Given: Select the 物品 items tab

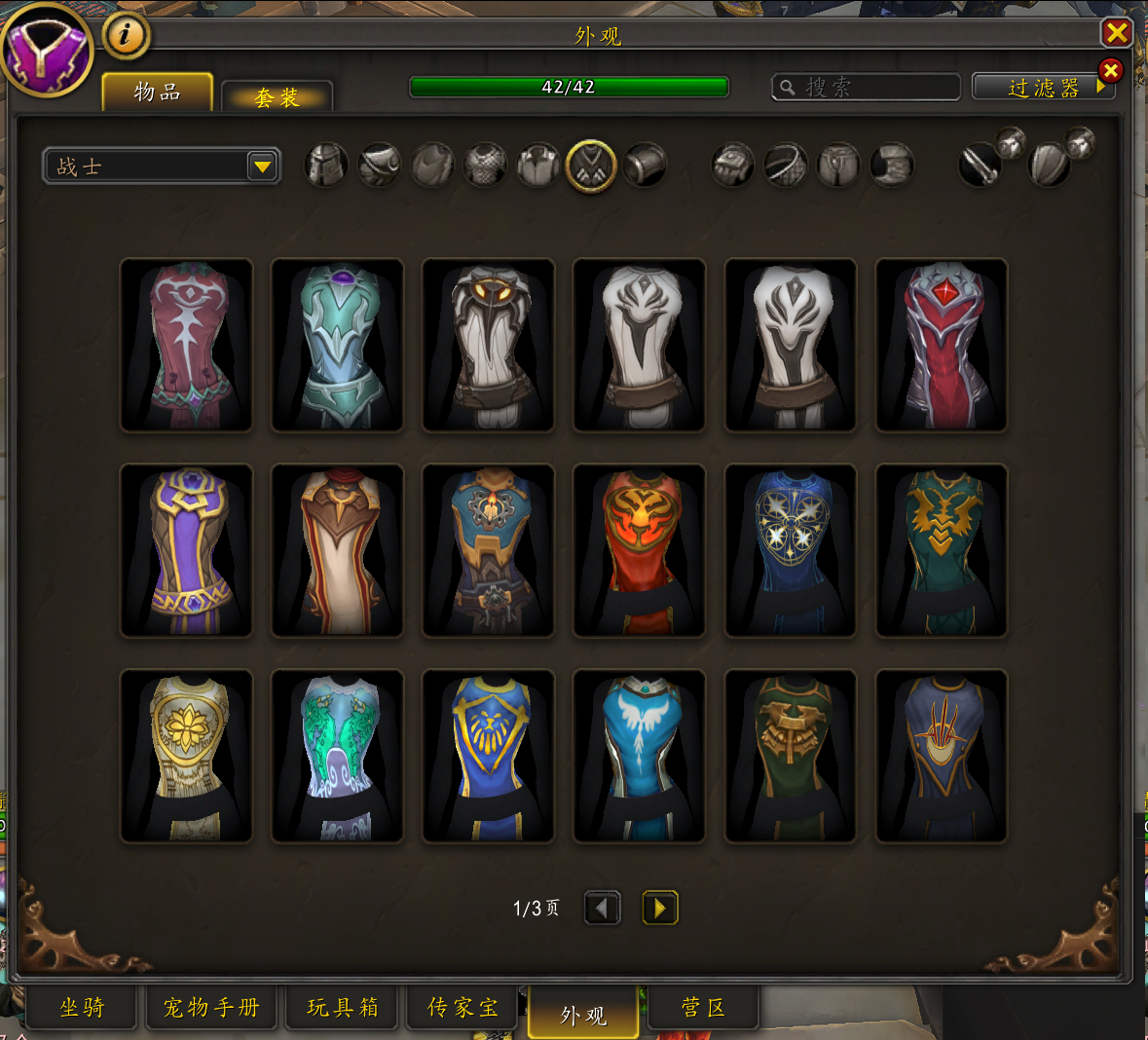Looking at the screenshot, I should point(158,93).
